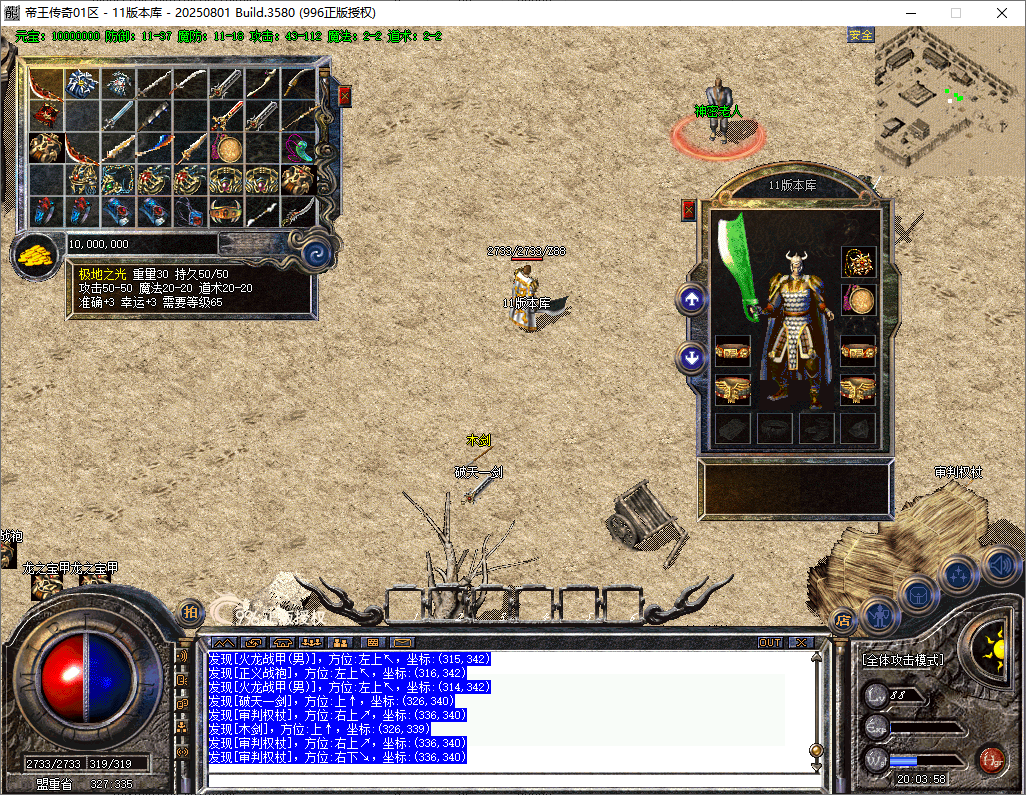Select the equipped necklace slot
The height and width of the screenshot is (795, 1026).
coord(858,262)
